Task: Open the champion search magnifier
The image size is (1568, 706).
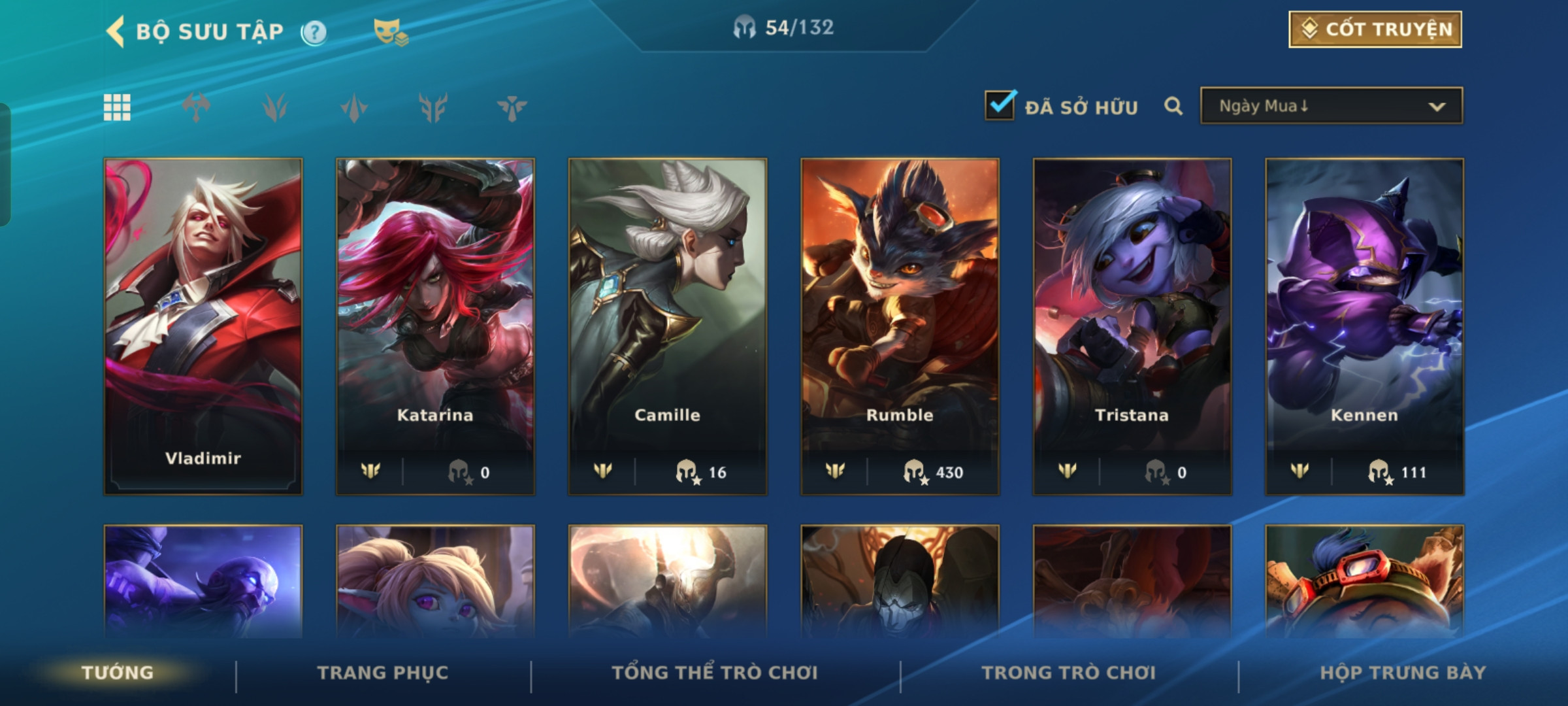Action: 1173,106
